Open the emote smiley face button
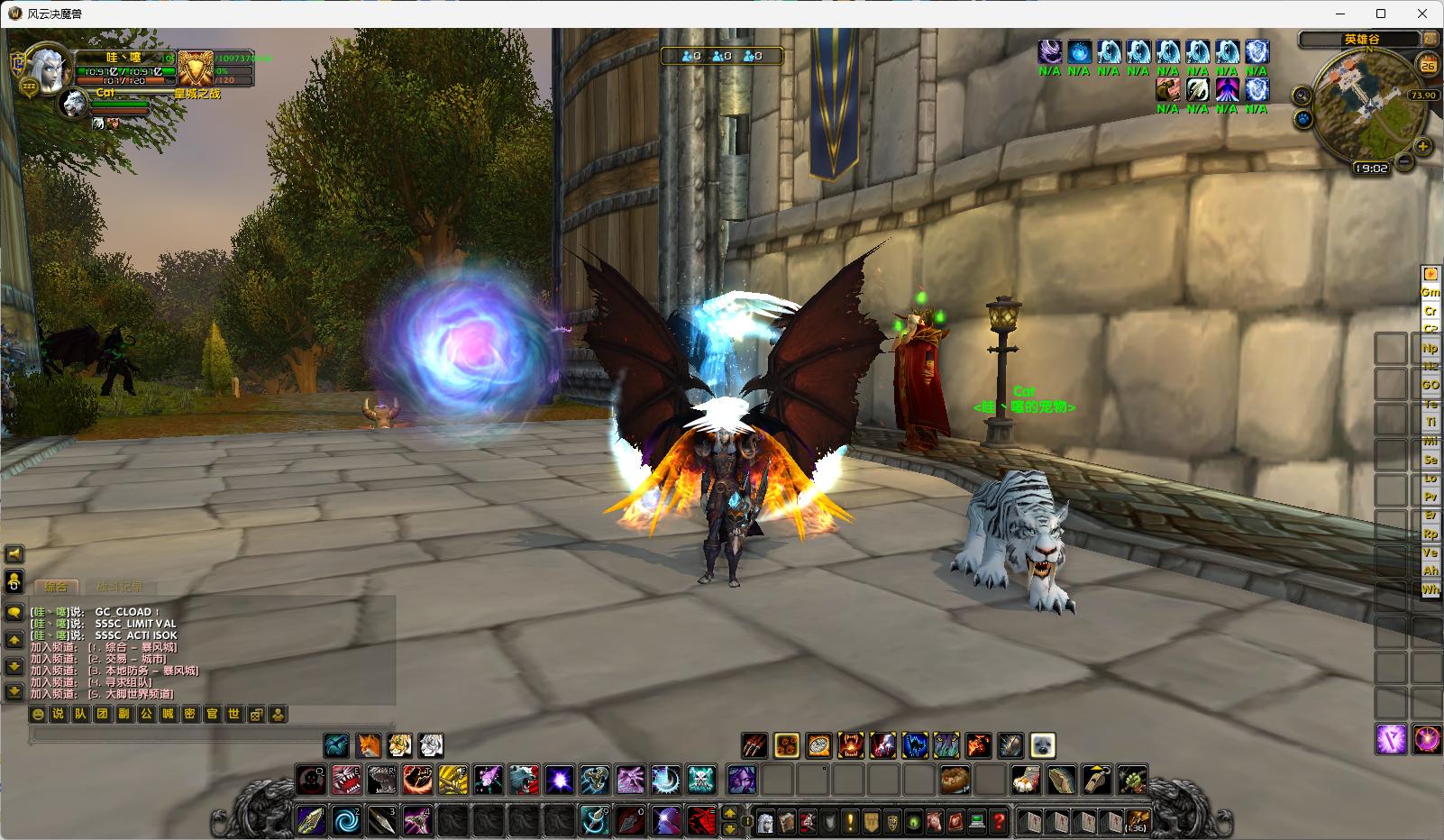Viewport: 1444px width, 840px height. pyautogui.click(x=37, y=714)
